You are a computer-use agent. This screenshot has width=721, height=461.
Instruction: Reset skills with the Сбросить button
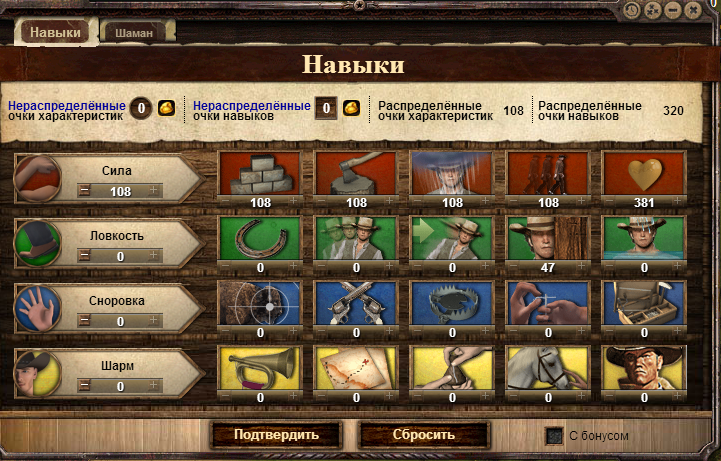pos(423,435)
